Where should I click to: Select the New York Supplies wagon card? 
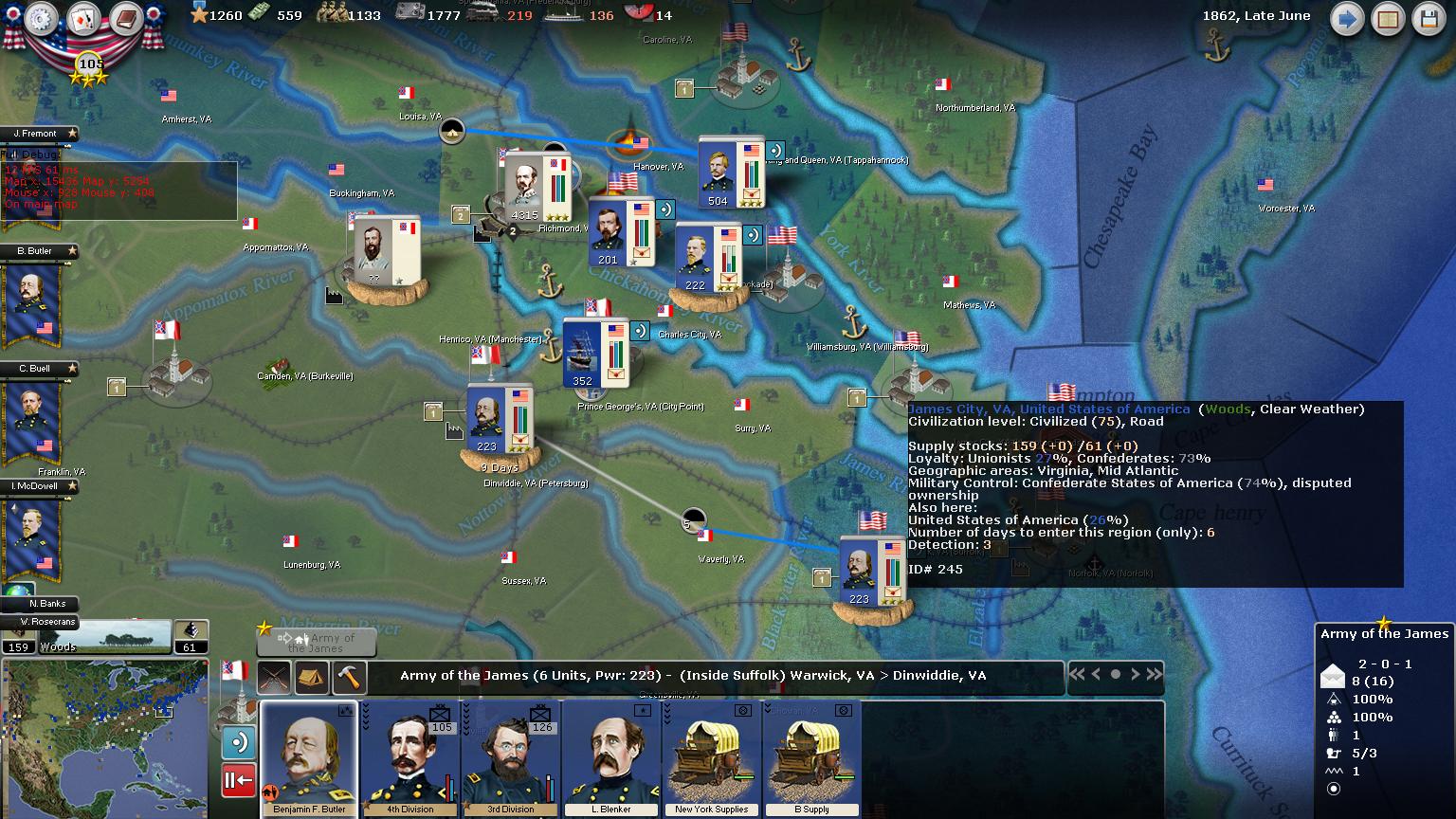(712, 758)
